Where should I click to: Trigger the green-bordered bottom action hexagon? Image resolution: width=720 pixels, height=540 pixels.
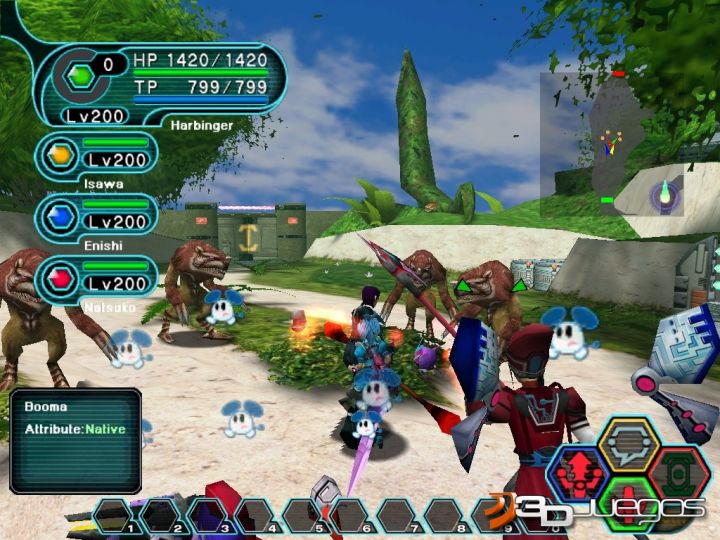pos(628,497)
